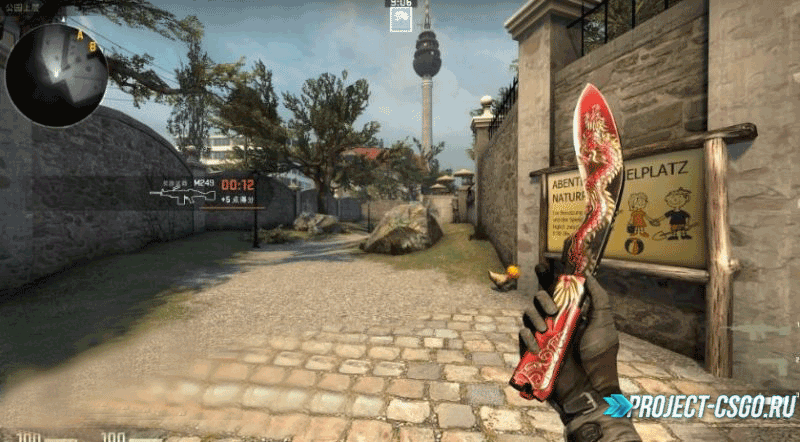800x442 pixels.
Task: Click the circular radar minimap
Action: click(x=56, y=74)
